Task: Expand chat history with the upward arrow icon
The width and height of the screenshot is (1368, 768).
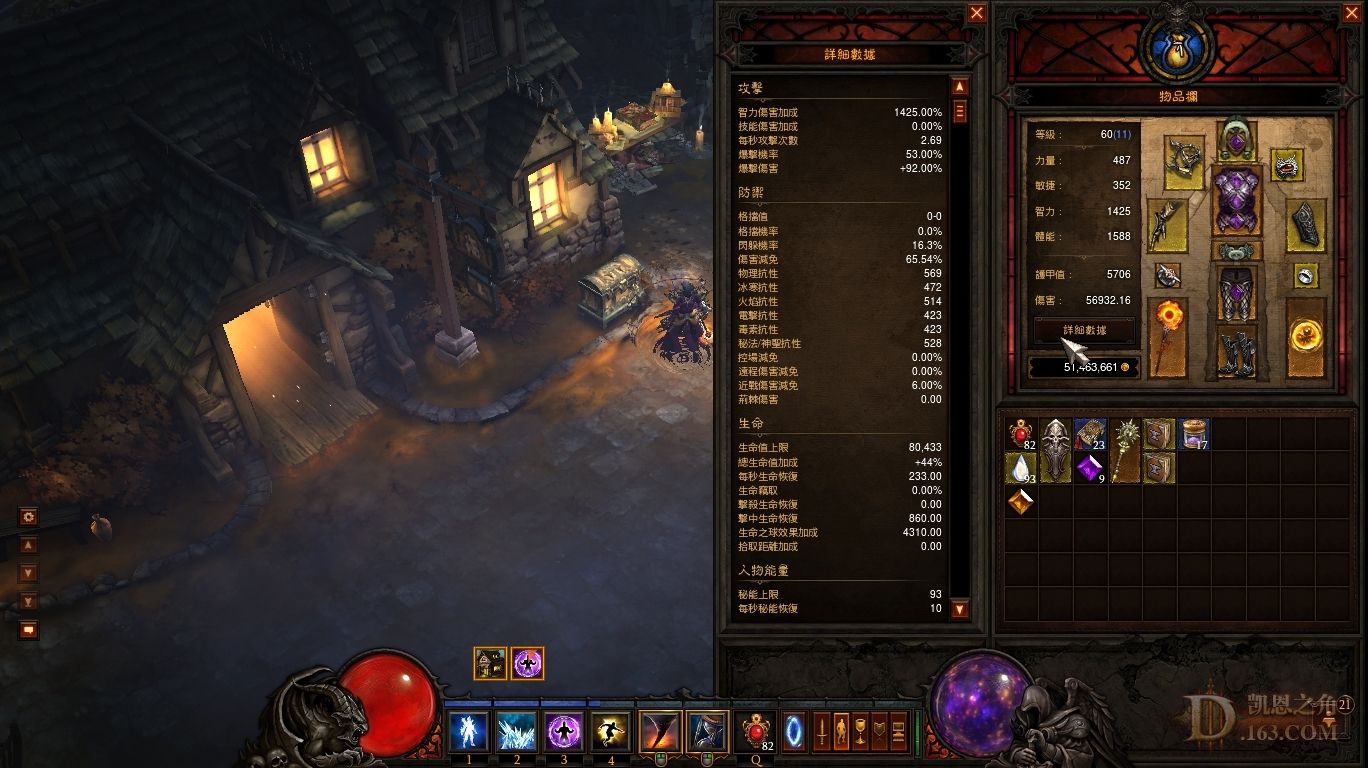Action: click(x=28, y=545)
